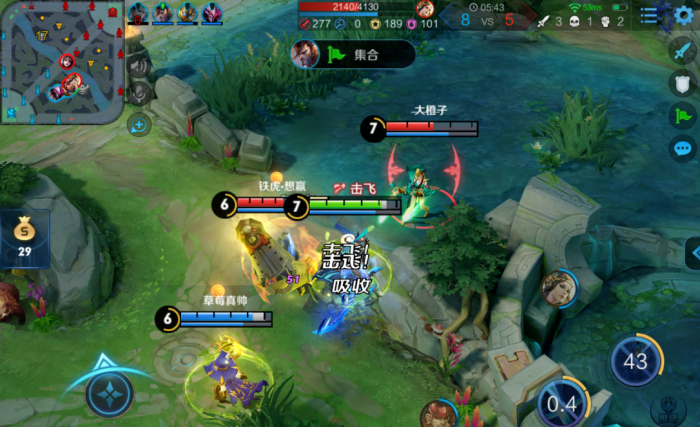Send the sword attack signal
This screenshot has width=700, height=427.
pyautogui.click(x=683, y=52)
